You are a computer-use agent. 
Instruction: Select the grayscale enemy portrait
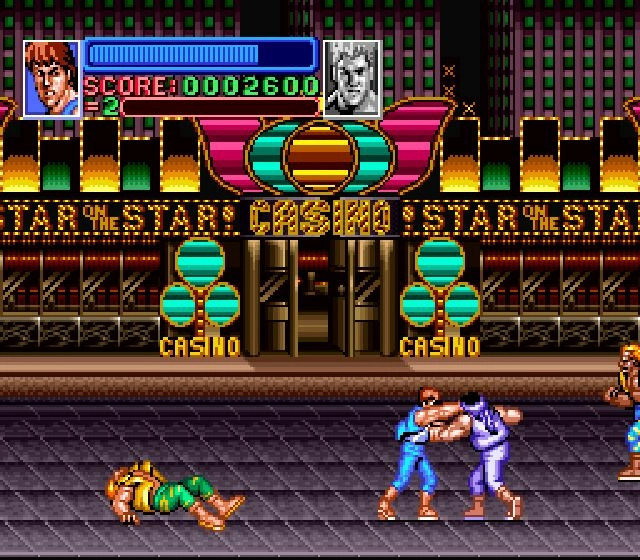point(352,78)
